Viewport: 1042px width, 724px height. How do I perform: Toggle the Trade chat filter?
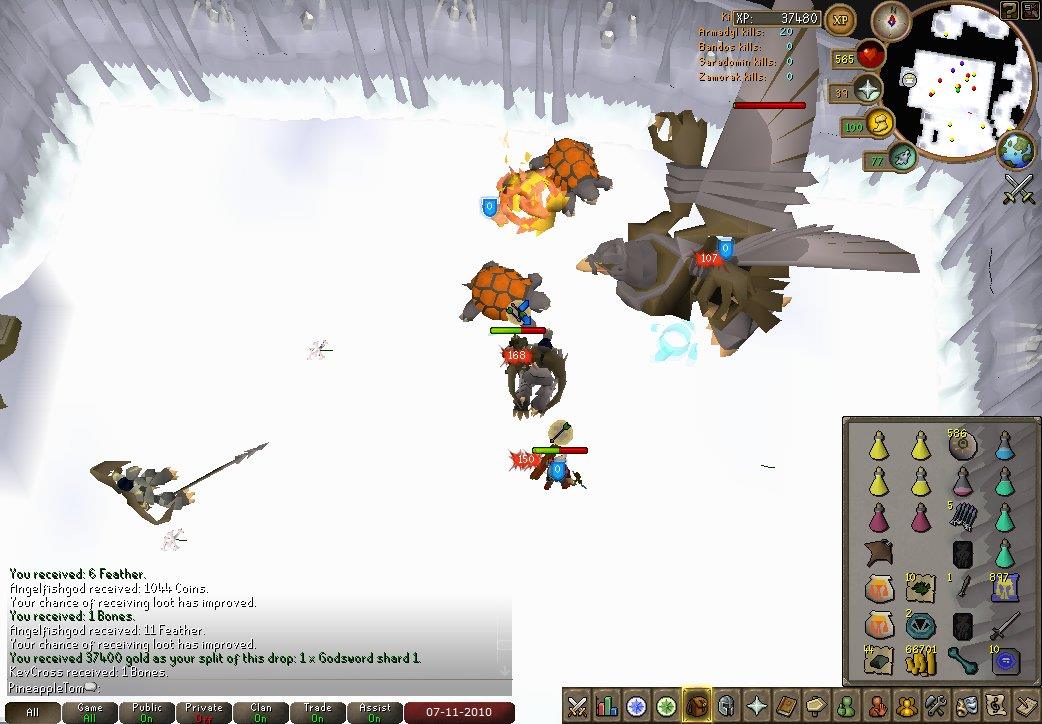click(x=318, y=712)
